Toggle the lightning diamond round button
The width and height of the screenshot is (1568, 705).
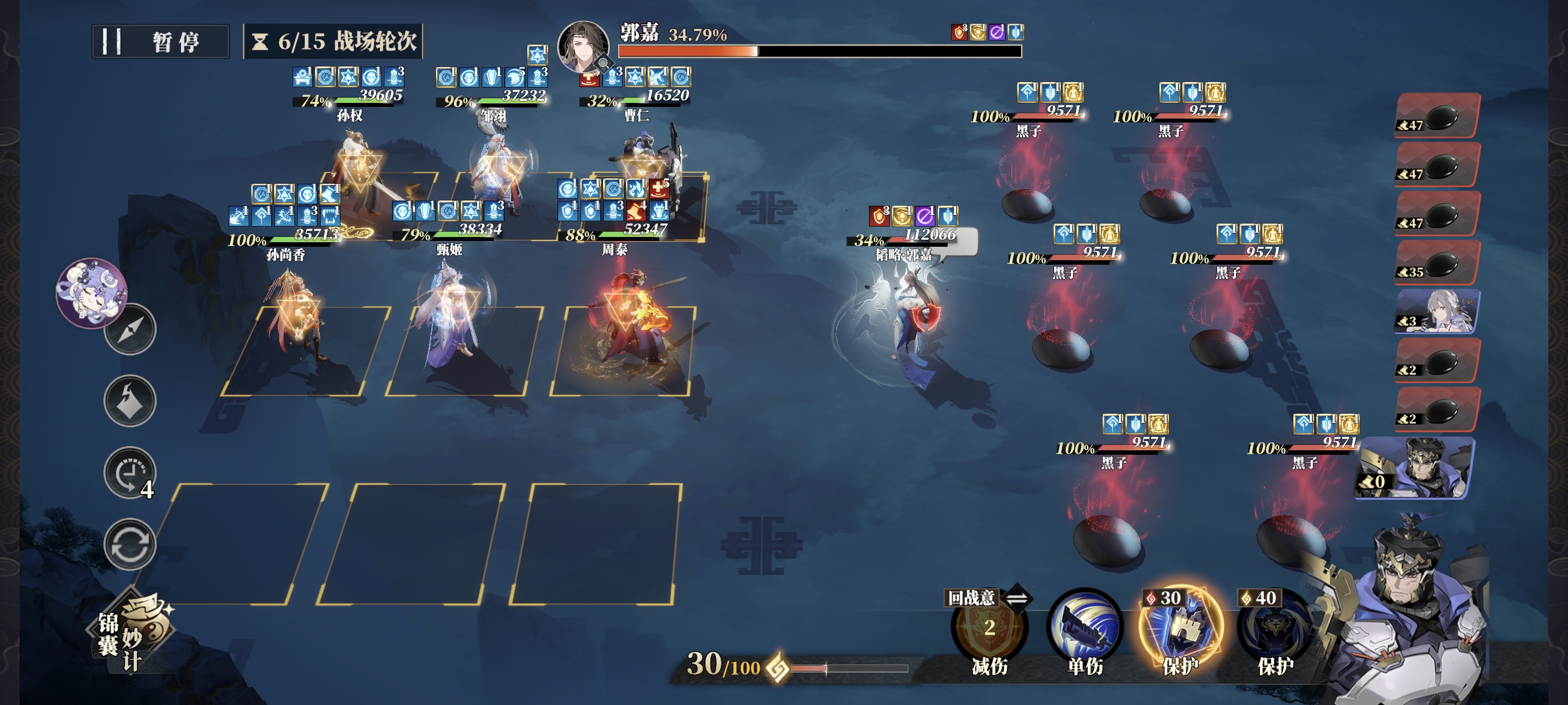(130, 401)
